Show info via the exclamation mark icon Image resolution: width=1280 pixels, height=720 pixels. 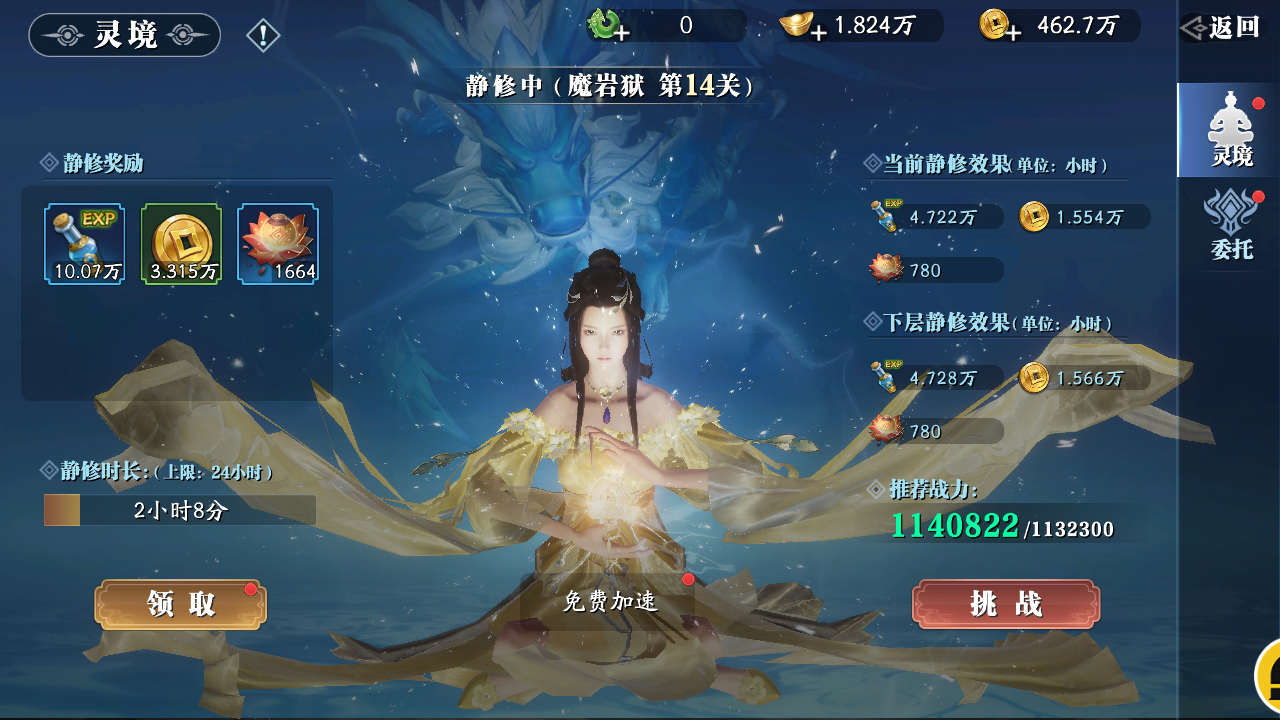[x=263, y=36]
